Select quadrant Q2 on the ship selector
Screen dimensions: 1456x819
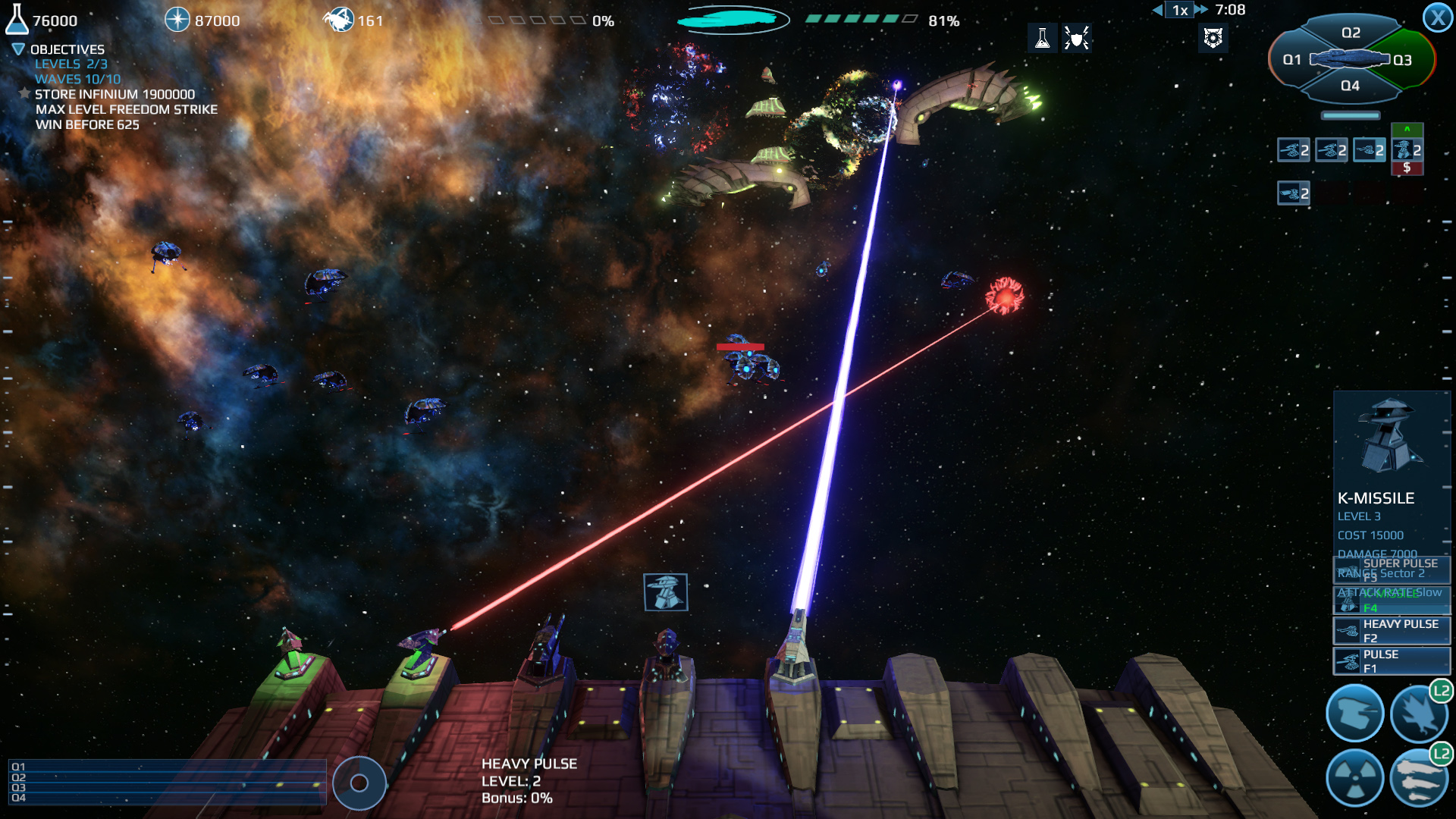coord(1350,33)
